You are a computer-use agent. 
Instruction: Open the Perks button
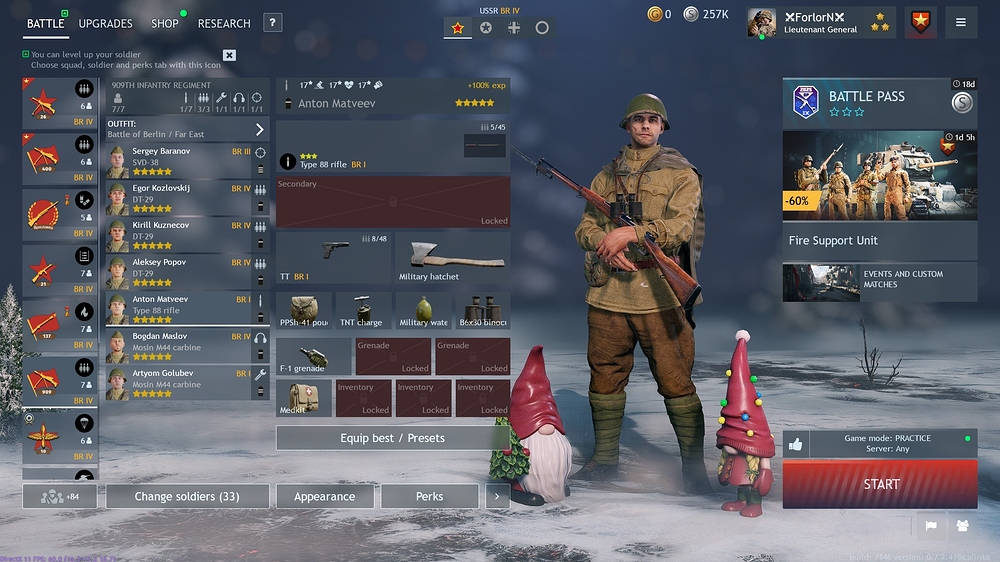(x=429, y=496)
